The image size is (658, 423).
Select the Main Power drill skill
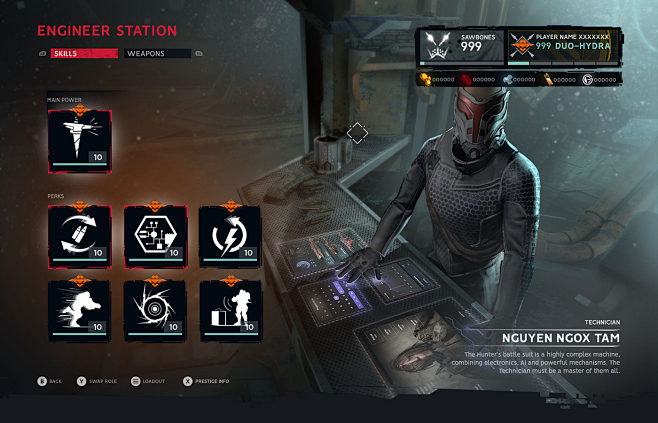[x=79, y=140]
